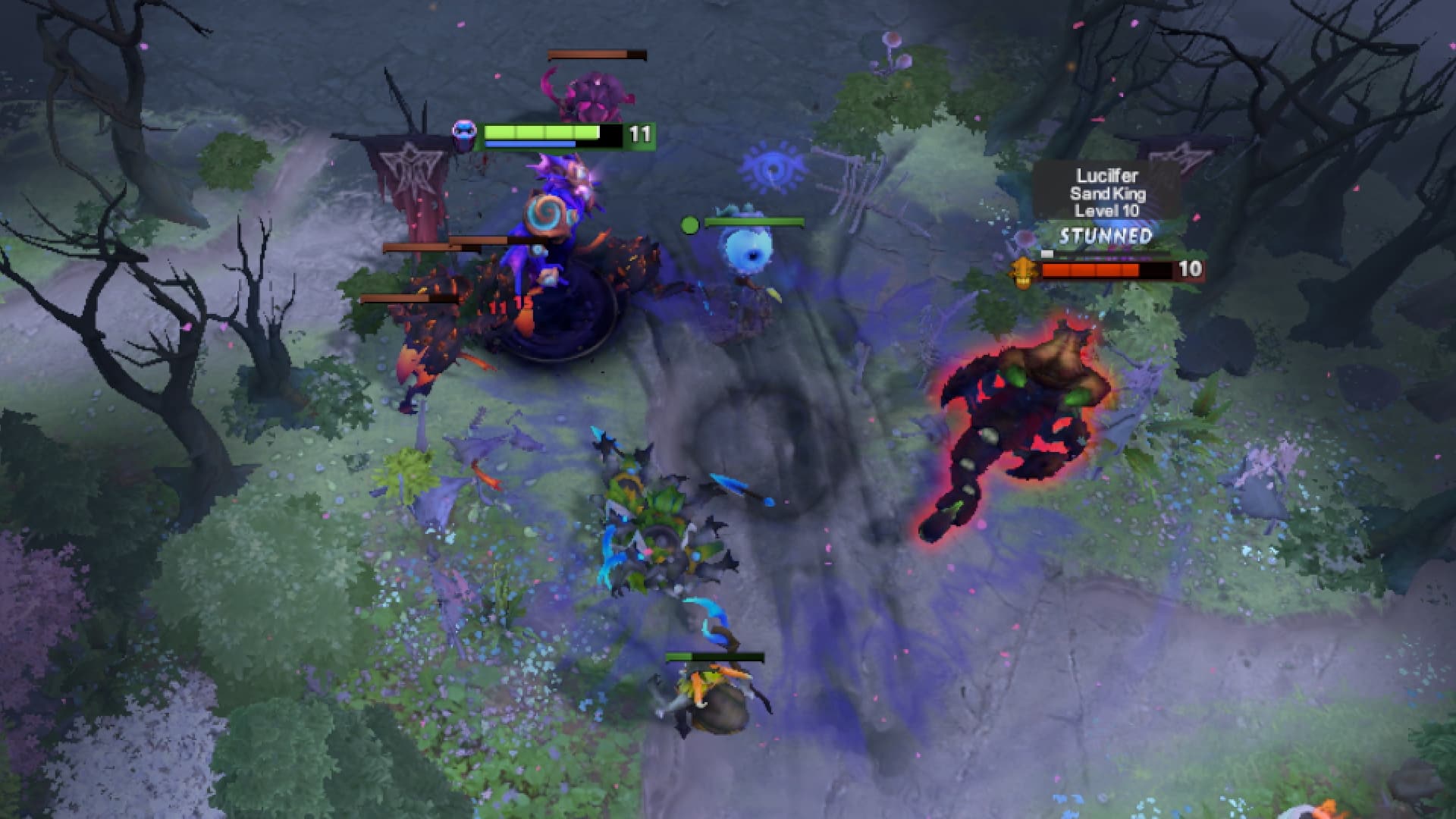Click the white stun timer bar above Sand King
Viewport: 1456px width, 819px height.
click(1049, 256)
